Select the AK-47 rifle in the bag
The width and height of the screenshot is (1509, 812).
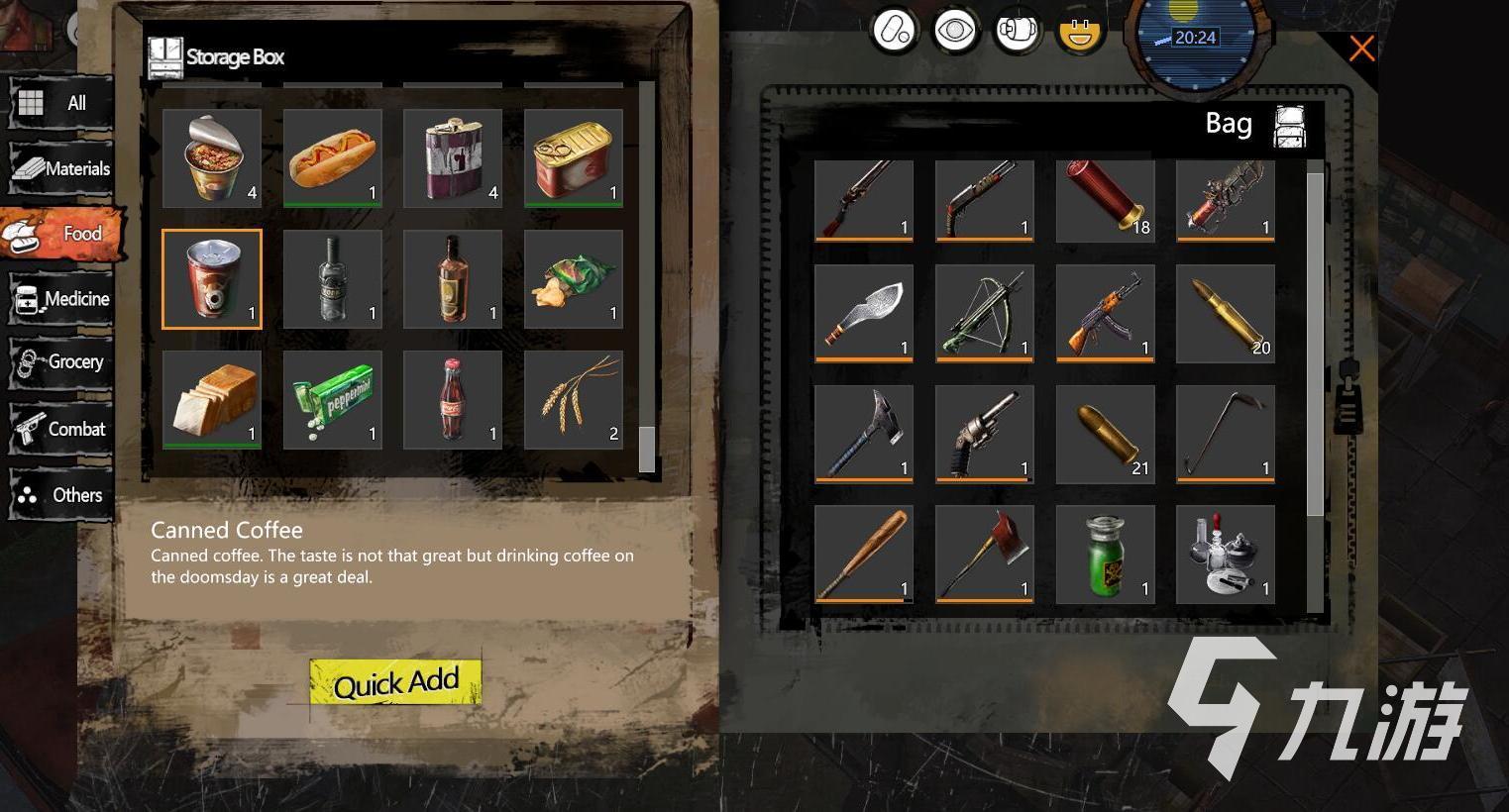tap(1105, 314)
